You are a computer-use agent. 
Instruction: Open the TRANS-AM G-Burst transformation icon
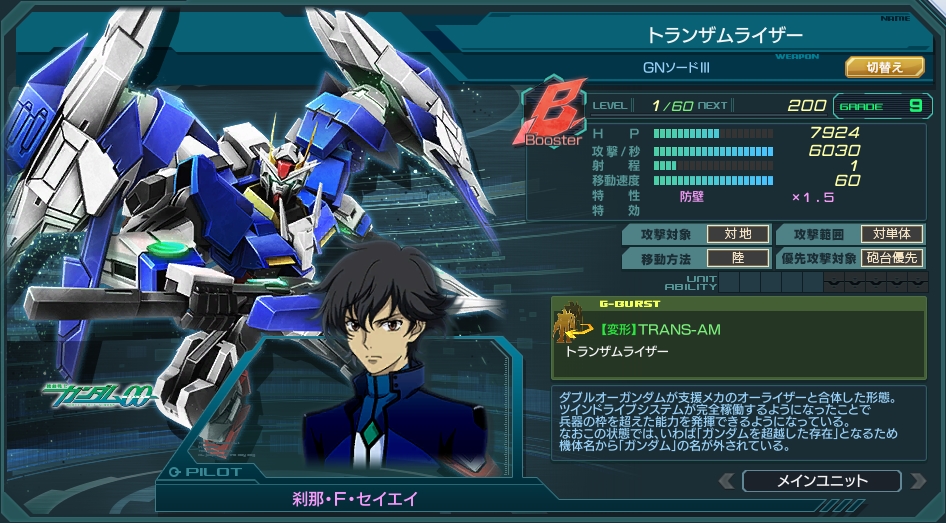click(571, 321)
